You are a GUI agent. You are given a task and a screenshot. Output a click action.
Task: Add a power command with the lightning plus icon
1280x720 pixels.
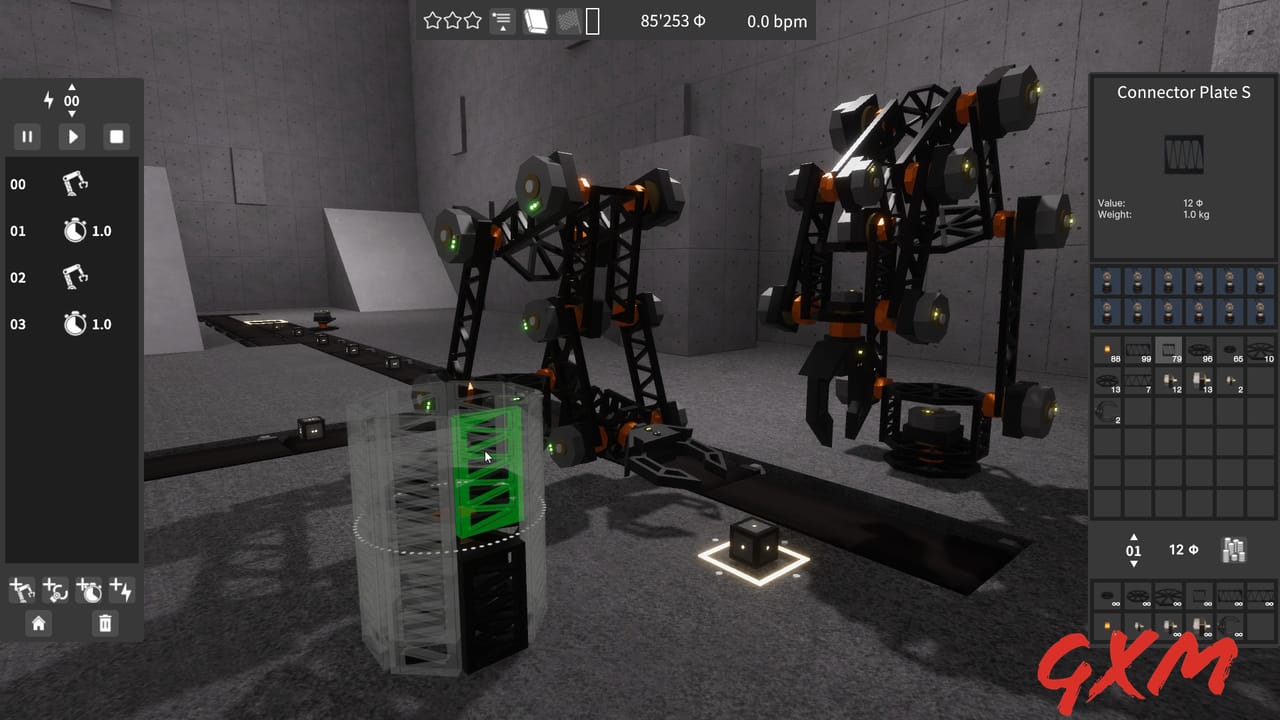[x=122, y=592]
